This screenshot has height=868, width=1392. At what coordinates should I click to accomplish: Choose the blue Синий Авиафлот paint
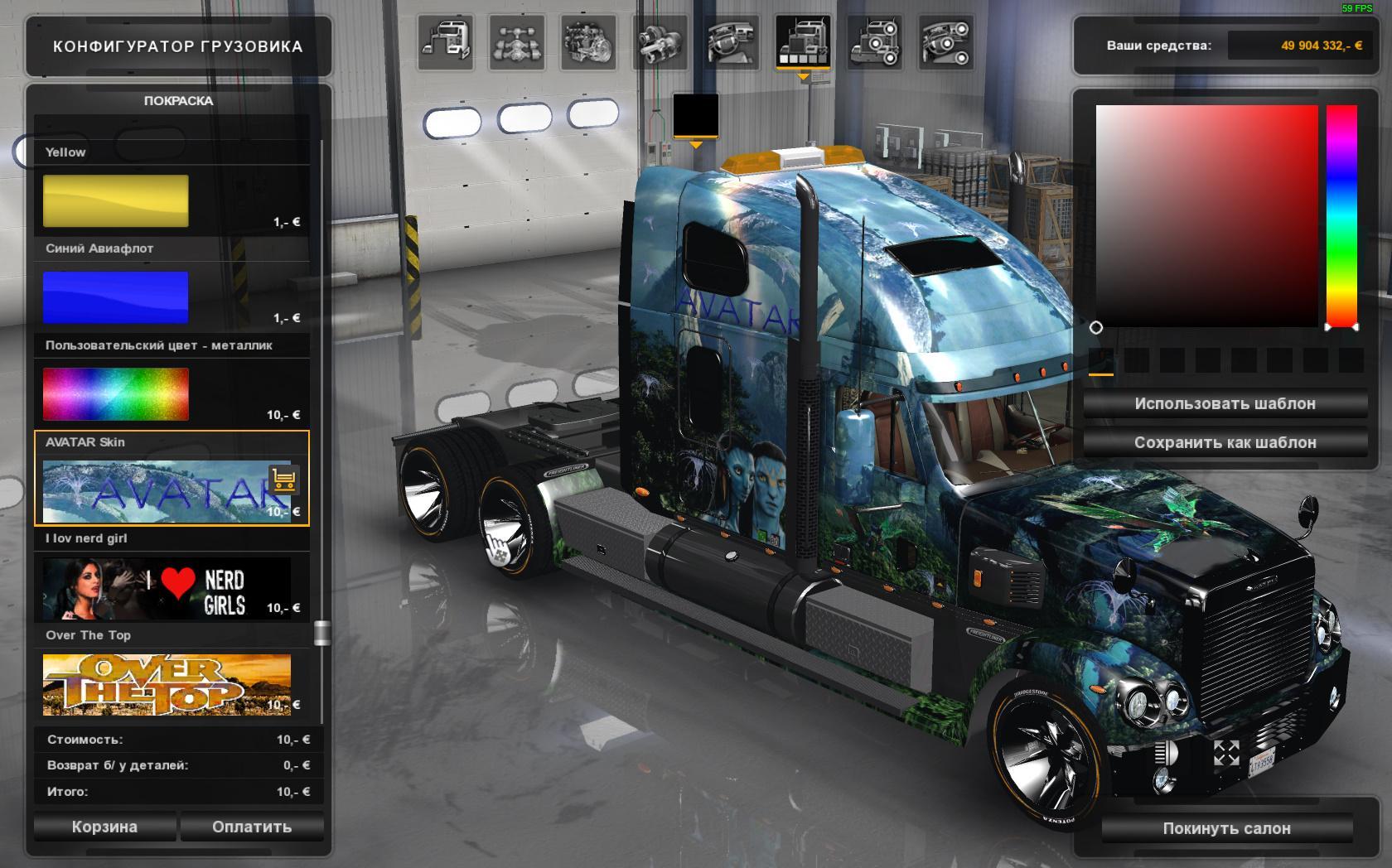point(116,297)
